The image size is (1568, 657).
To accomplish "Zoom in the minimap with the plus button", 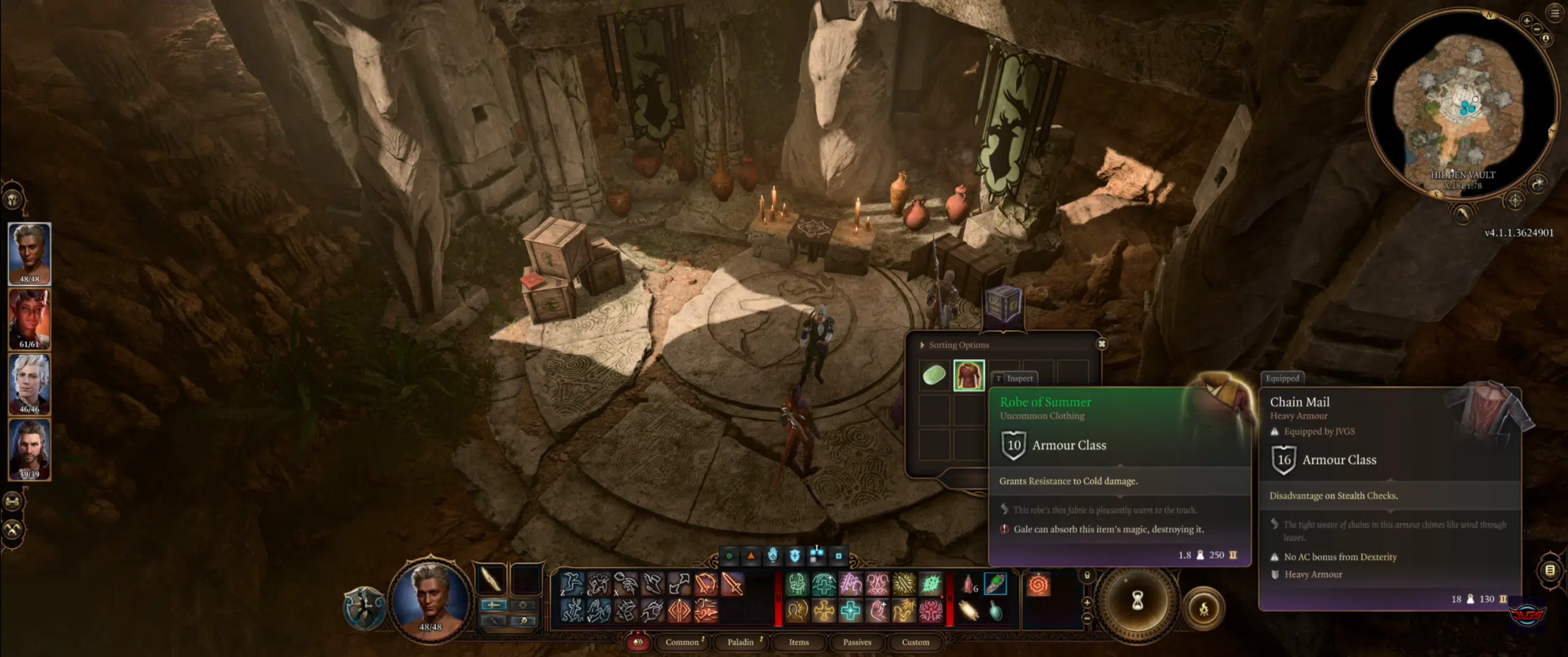I will [x=1526, y=20].
